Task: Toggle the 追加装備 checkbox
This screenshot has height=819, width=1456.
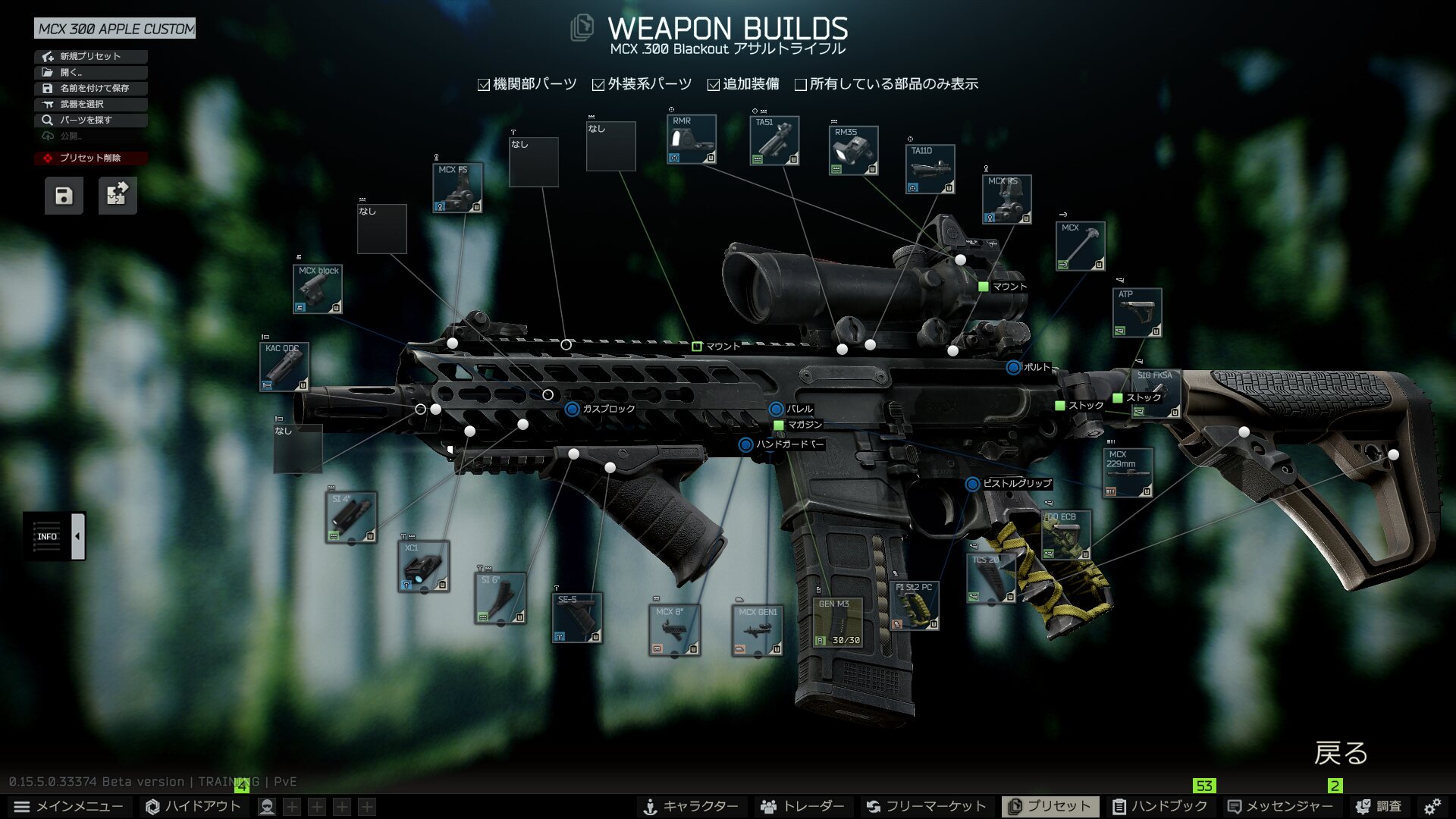Action: coord(714,85)
